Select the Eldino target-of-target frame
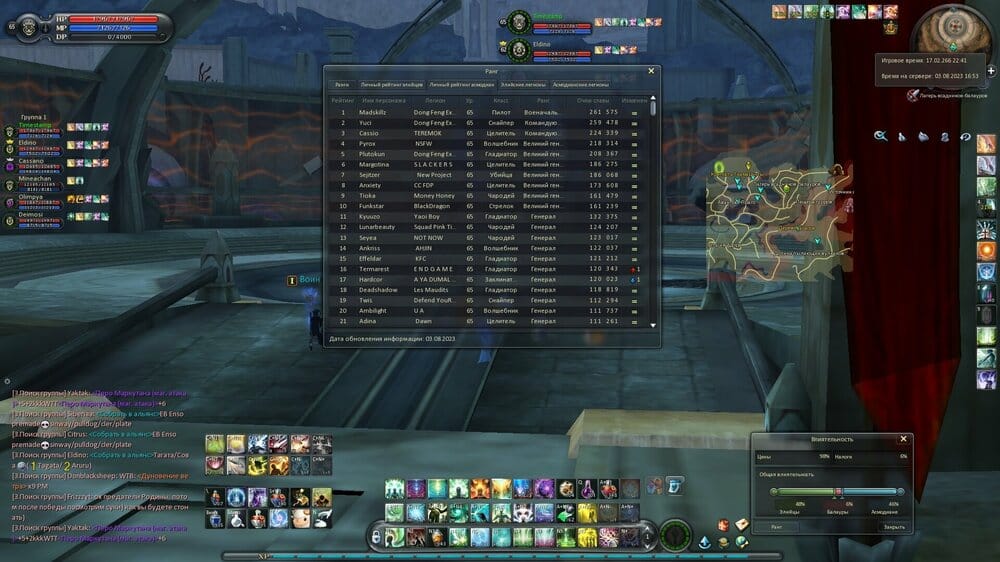The width and height of the screenshot is (1000, 562). coord(545,48)
